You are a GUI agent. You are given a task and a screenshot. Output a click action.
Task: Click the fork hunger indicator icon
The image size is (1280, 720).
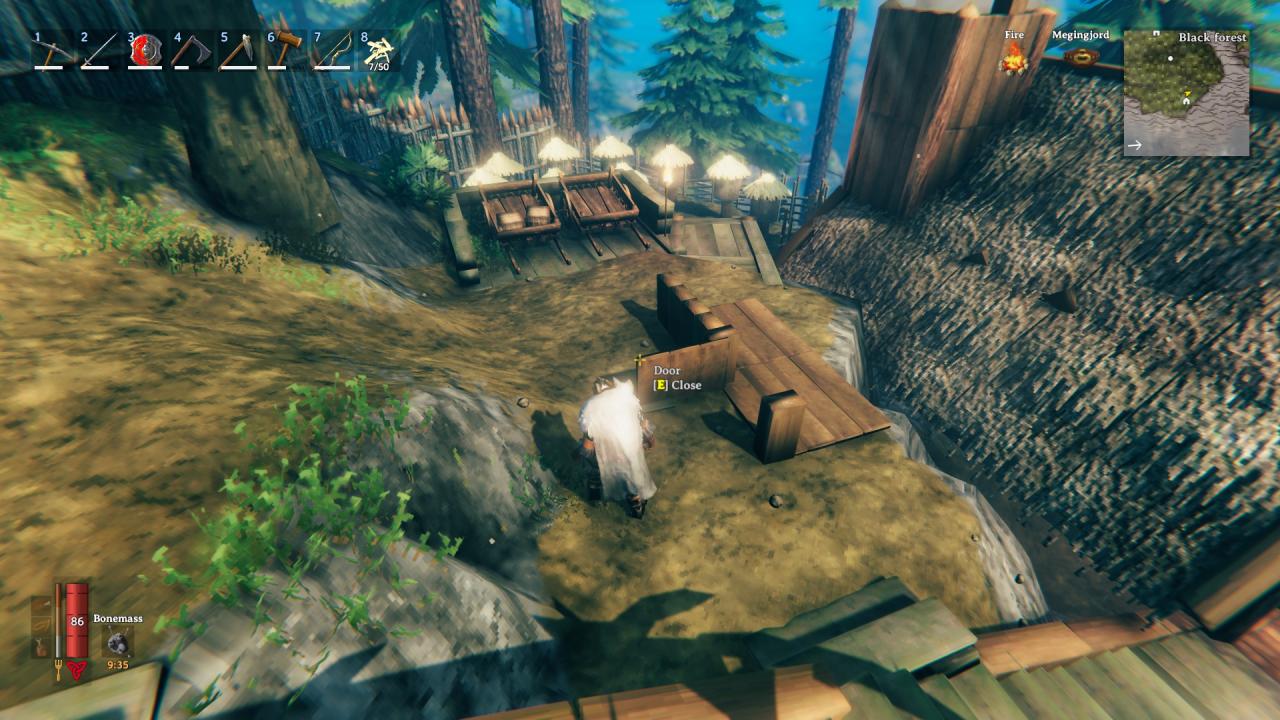[x=57, y=667]
